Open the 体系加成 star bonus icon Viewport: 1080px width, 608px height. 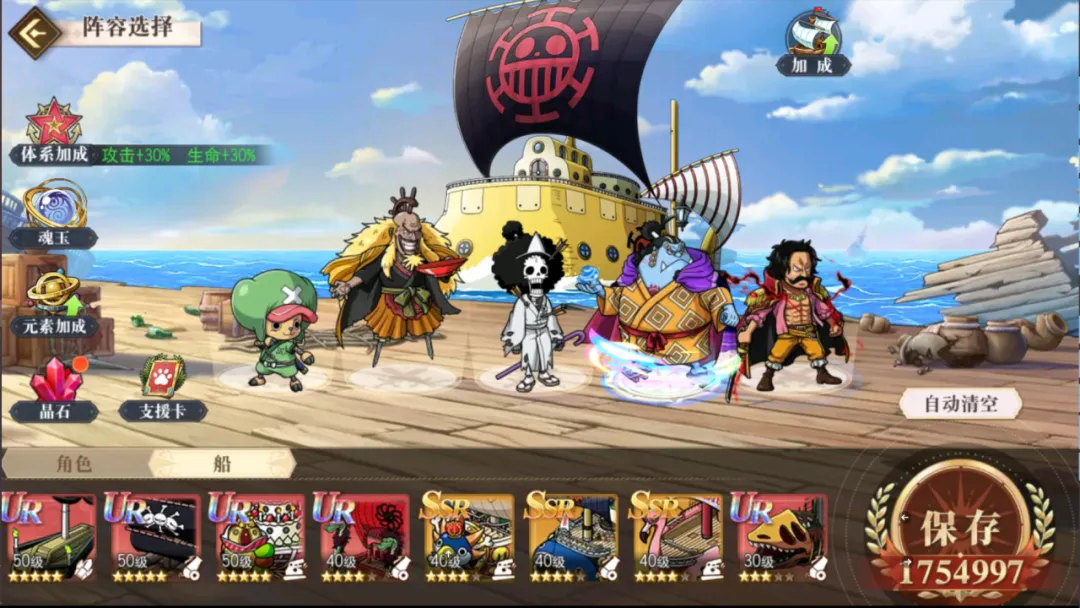tap(53, 123)
